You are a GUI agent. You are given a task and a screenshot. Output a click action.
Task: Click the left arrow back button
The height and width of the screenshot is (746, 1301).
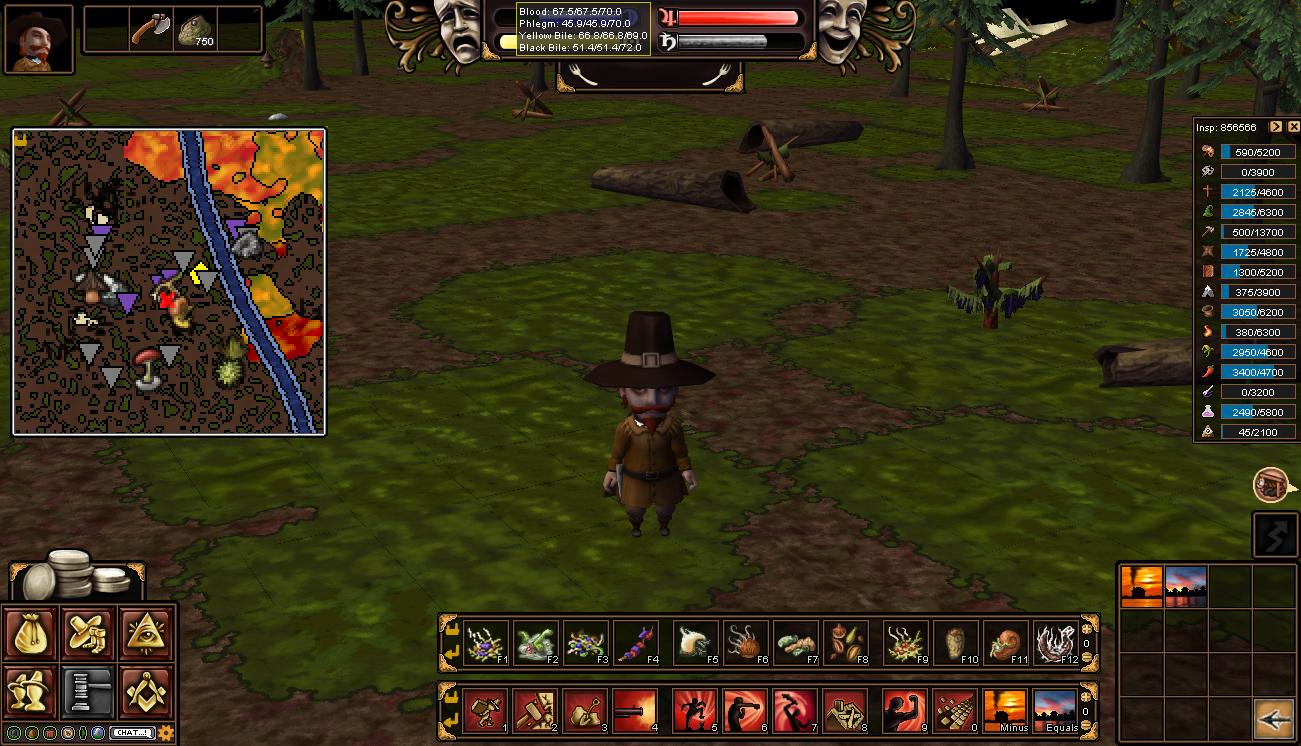click(1275, 718)
